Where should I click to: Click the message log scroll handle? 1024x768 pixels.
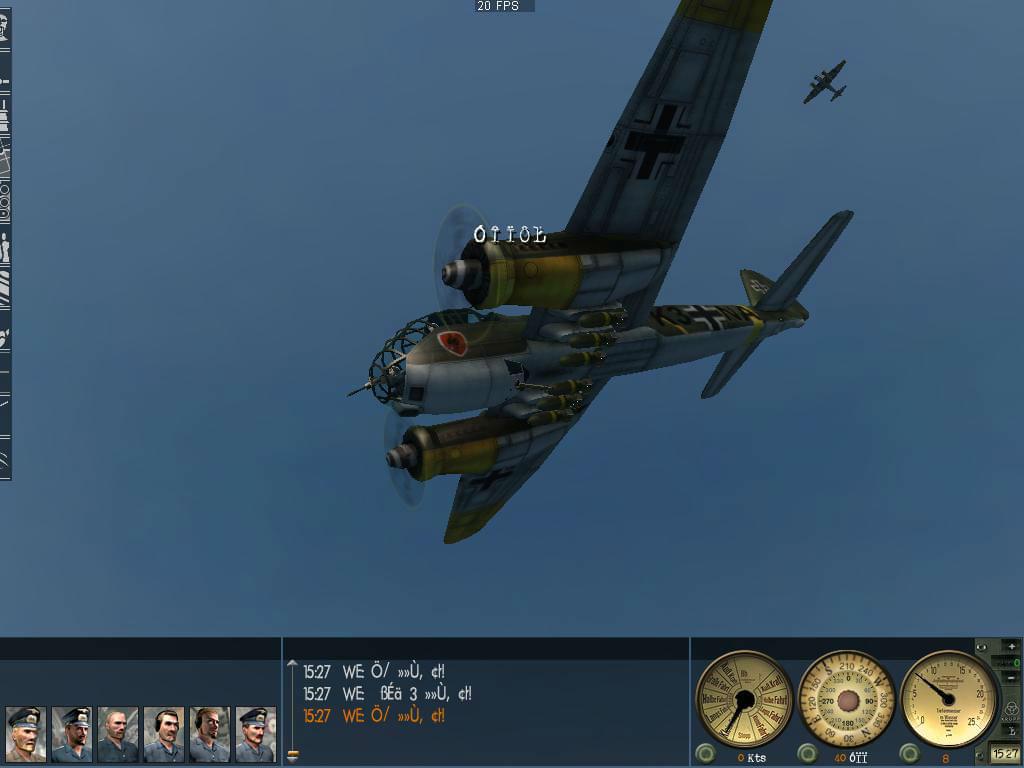pos(292,755)
